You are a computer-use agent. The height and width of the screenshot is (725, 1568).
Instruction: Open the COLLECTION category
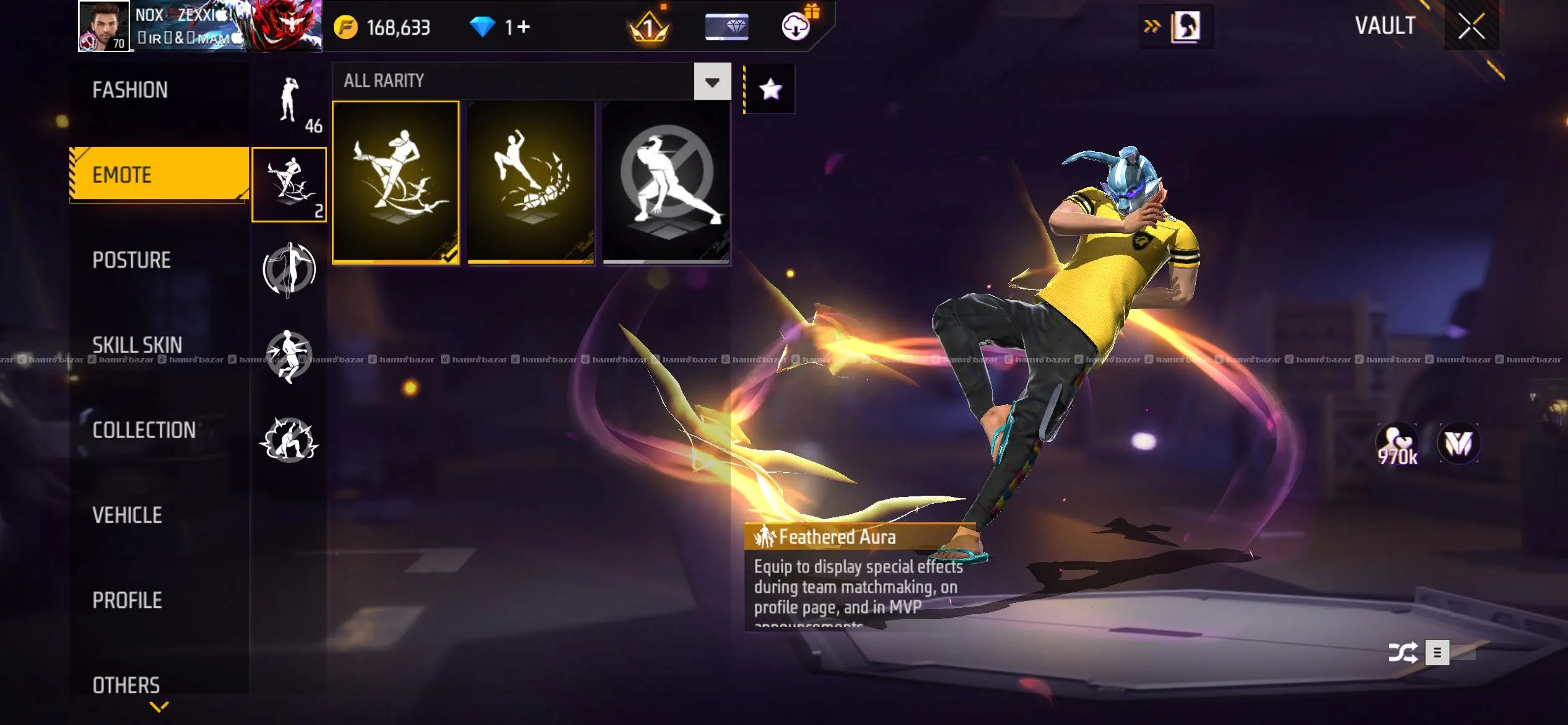pyautogui.click(x=144, y=430)
